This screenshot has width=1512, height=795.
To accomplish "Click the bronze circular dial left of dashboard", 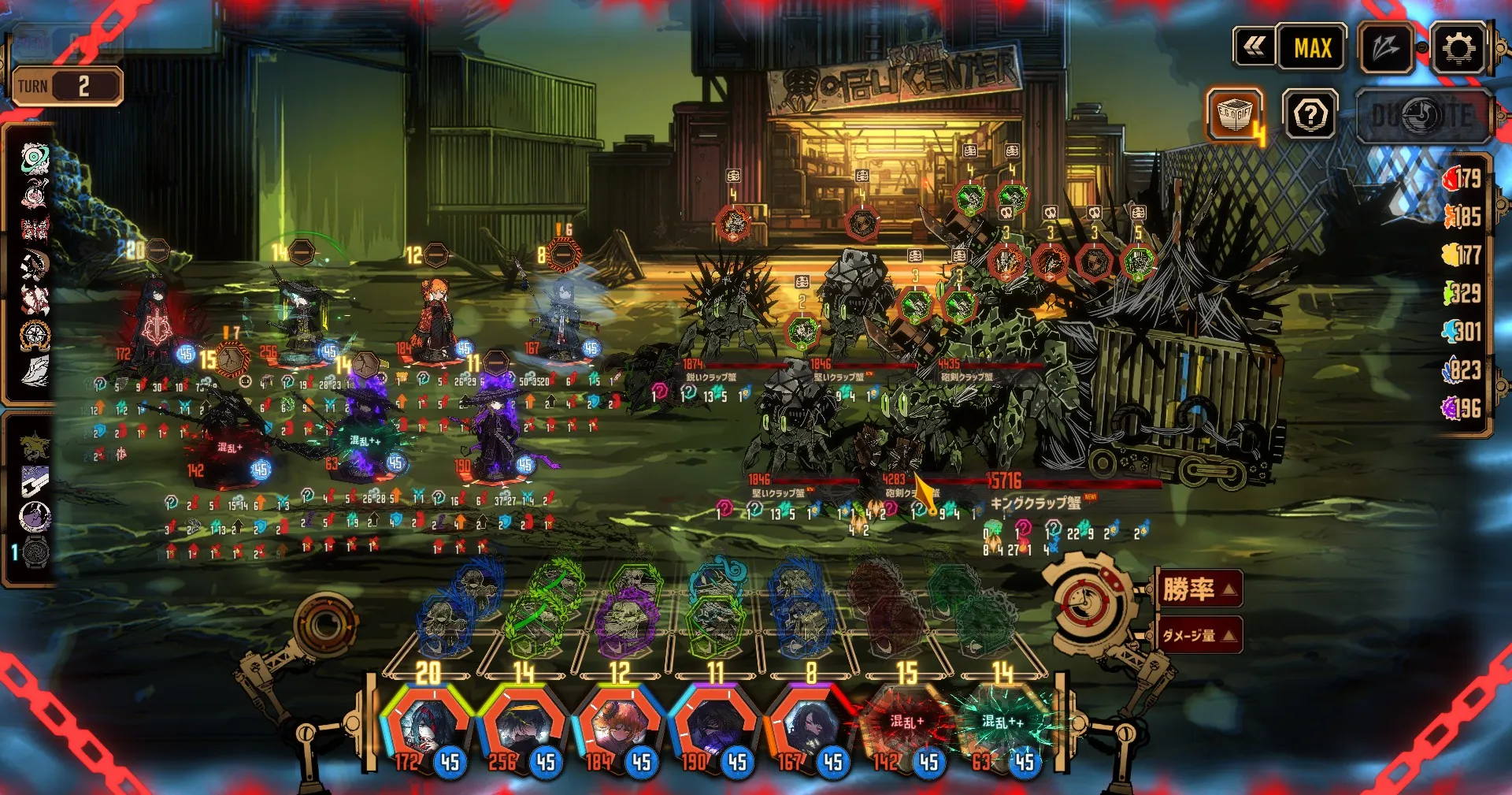I will tap(324, 626).
